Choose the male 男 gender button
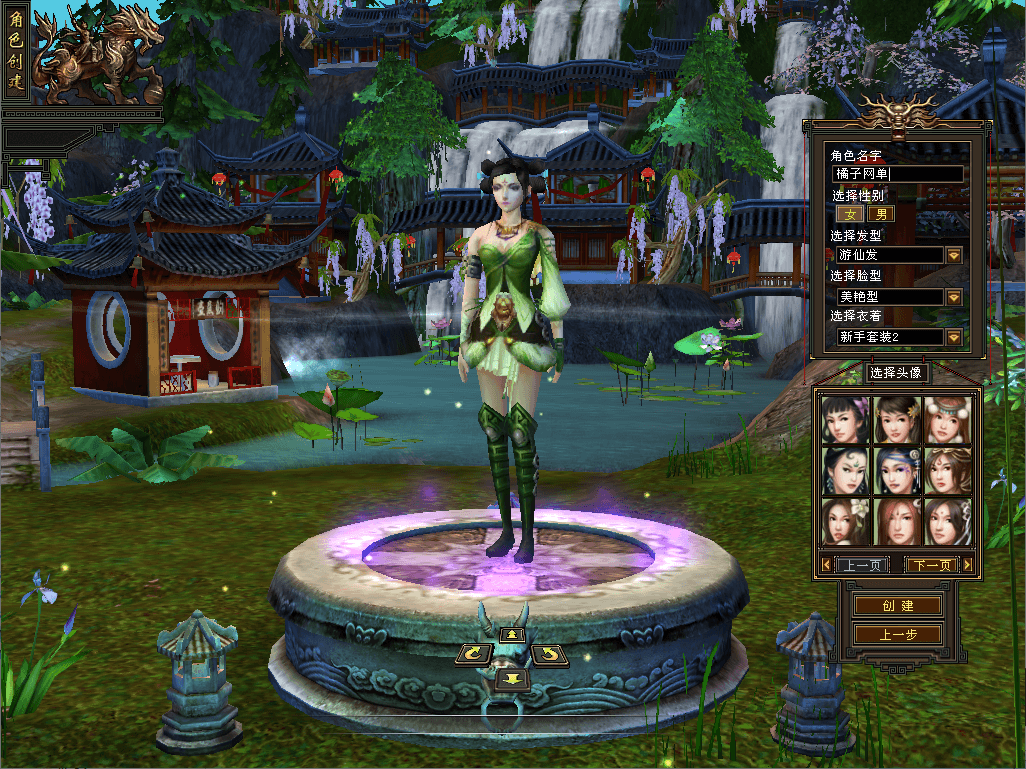Viewport: 1026px width, 769px height. point(880,213)
